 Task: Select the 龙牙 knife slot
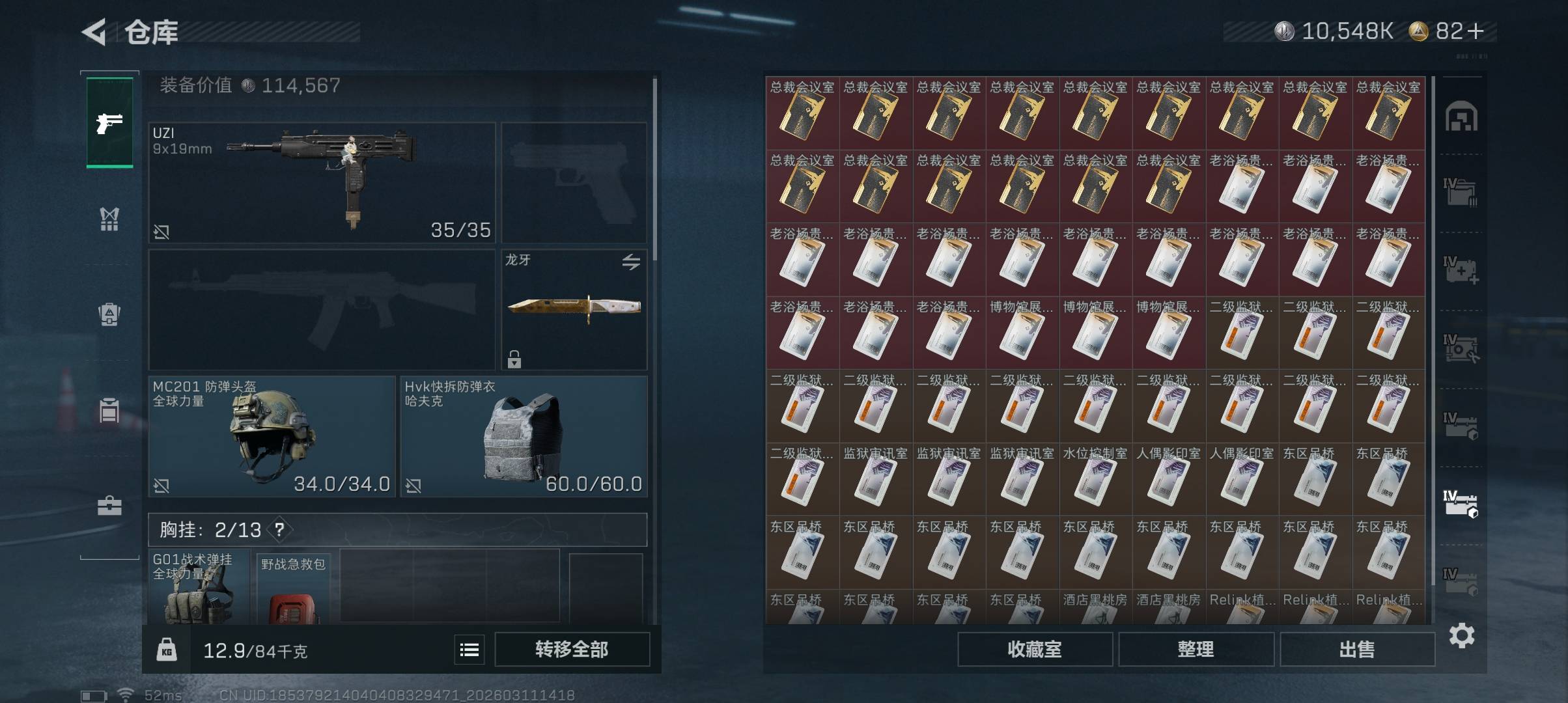tap(574, 309)
